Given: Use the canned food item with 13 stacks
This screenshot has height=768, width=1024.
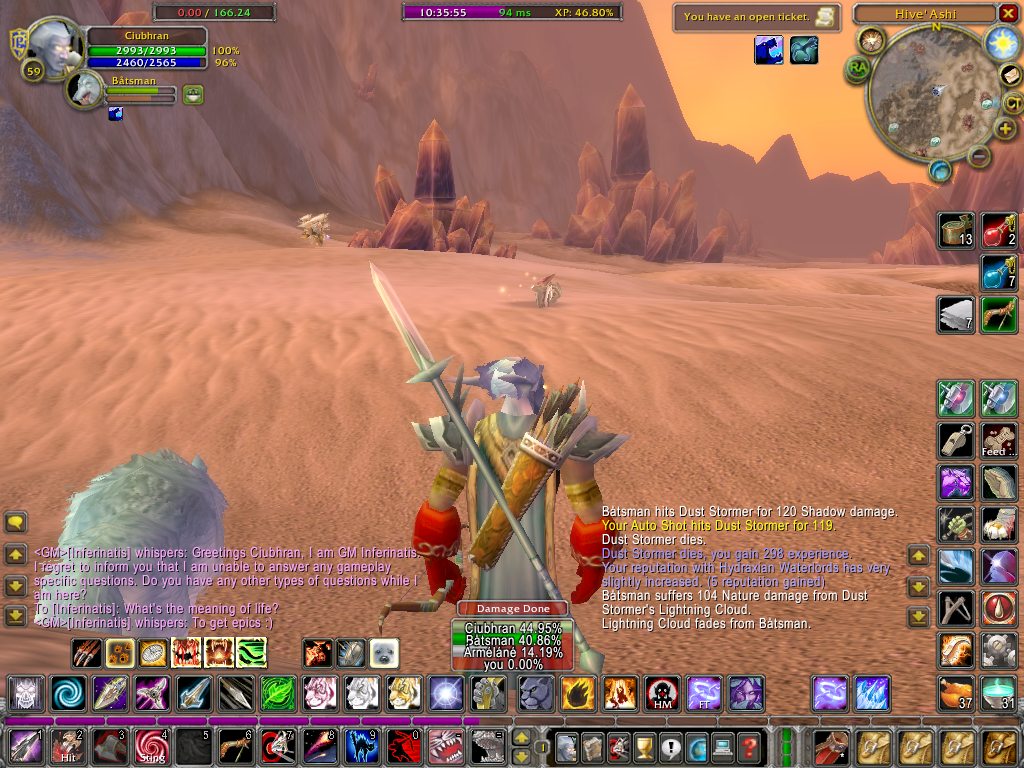Looking at the screenshot, I should 956,230.
